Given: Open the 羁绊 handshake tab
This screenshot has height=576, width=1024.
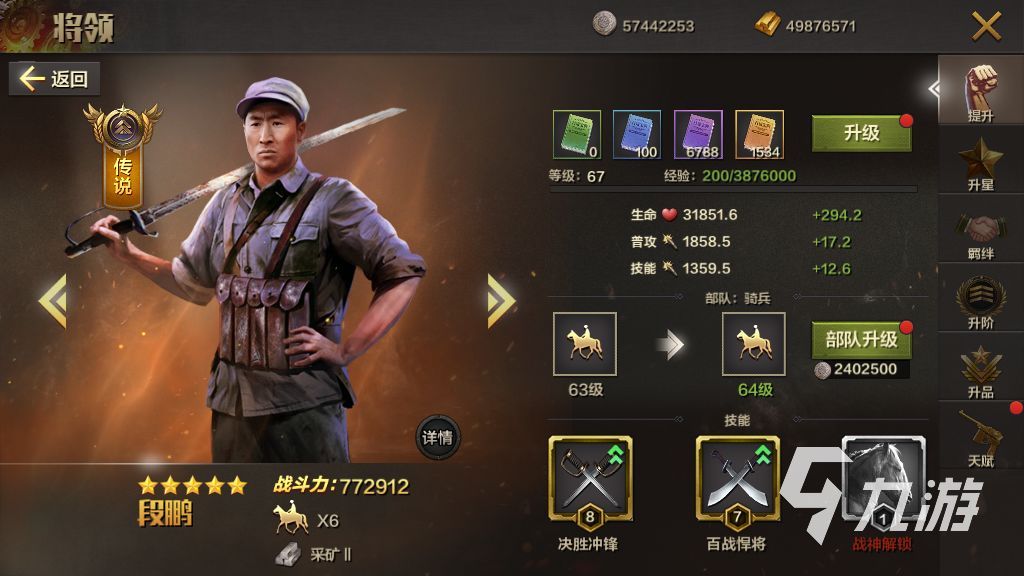Looking at the screenshot, I should click(981, 233).
